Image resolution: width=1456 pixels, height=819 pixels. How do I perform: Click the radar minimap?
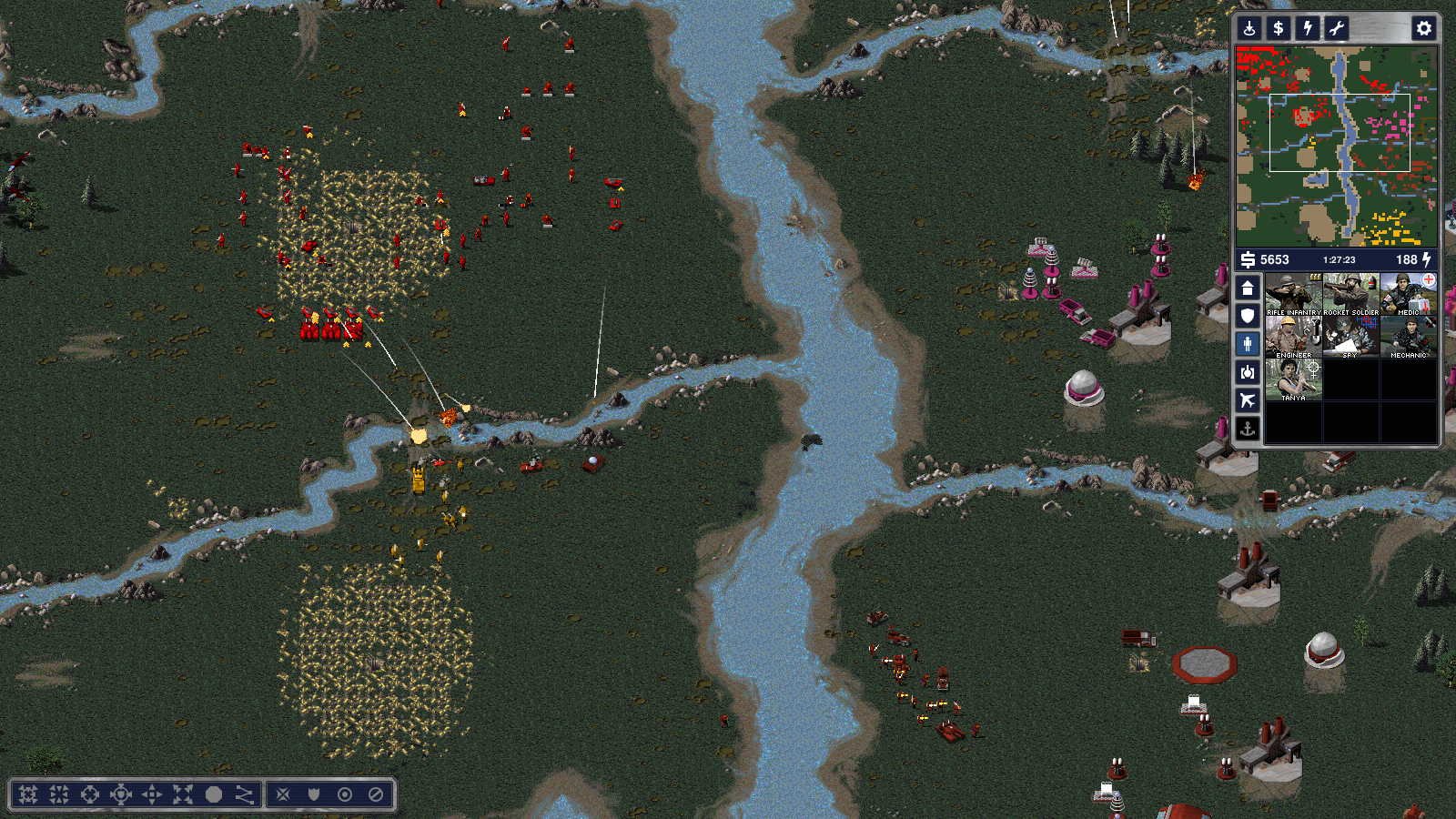tap(1336, 146)
